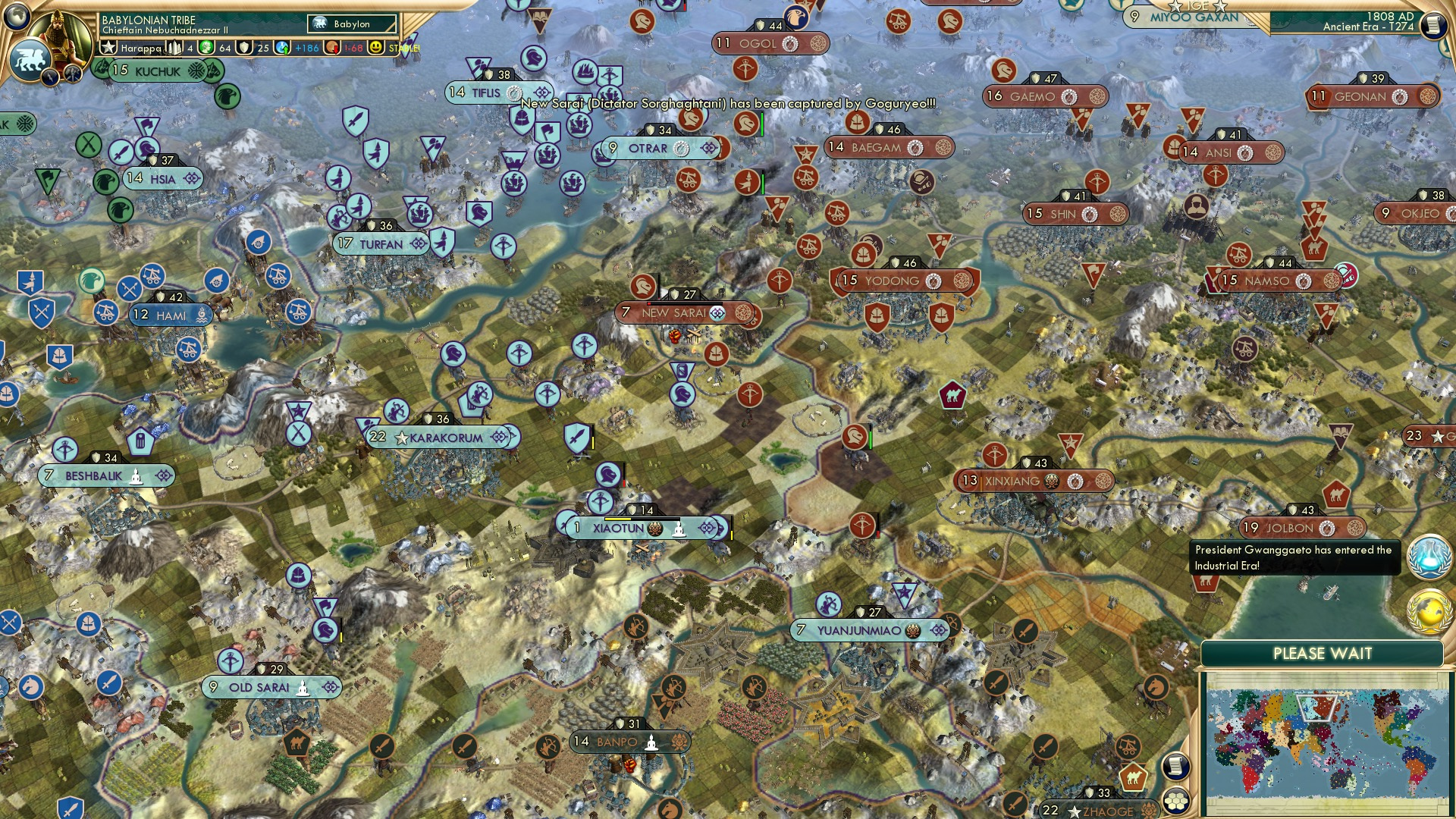This screenshot has height=819, width=1456.
Task: Open the notification log scroll beside the era display
Action: [1433, 24]
